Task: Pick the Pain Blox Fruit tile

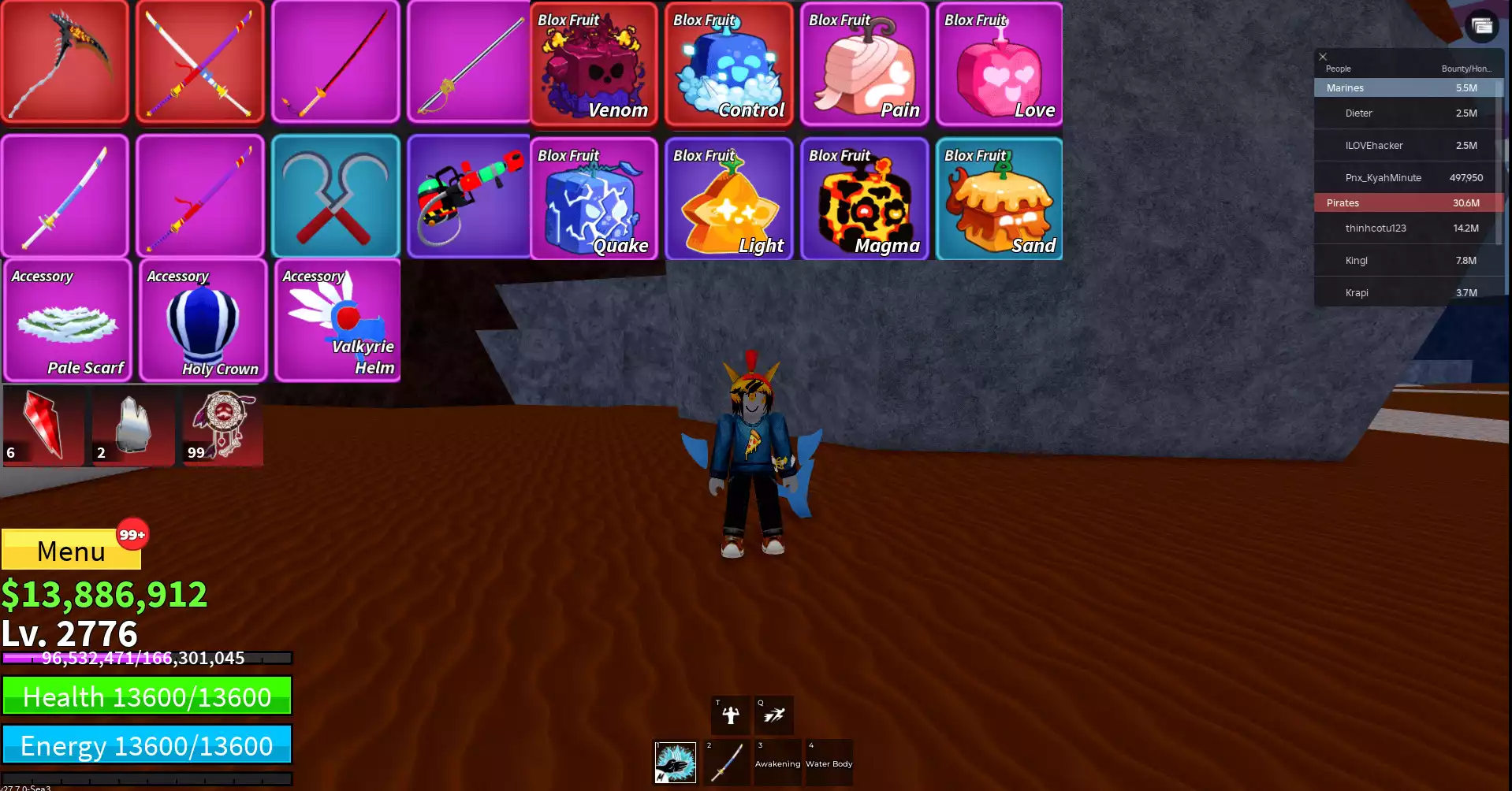Action: click(865, 65)
